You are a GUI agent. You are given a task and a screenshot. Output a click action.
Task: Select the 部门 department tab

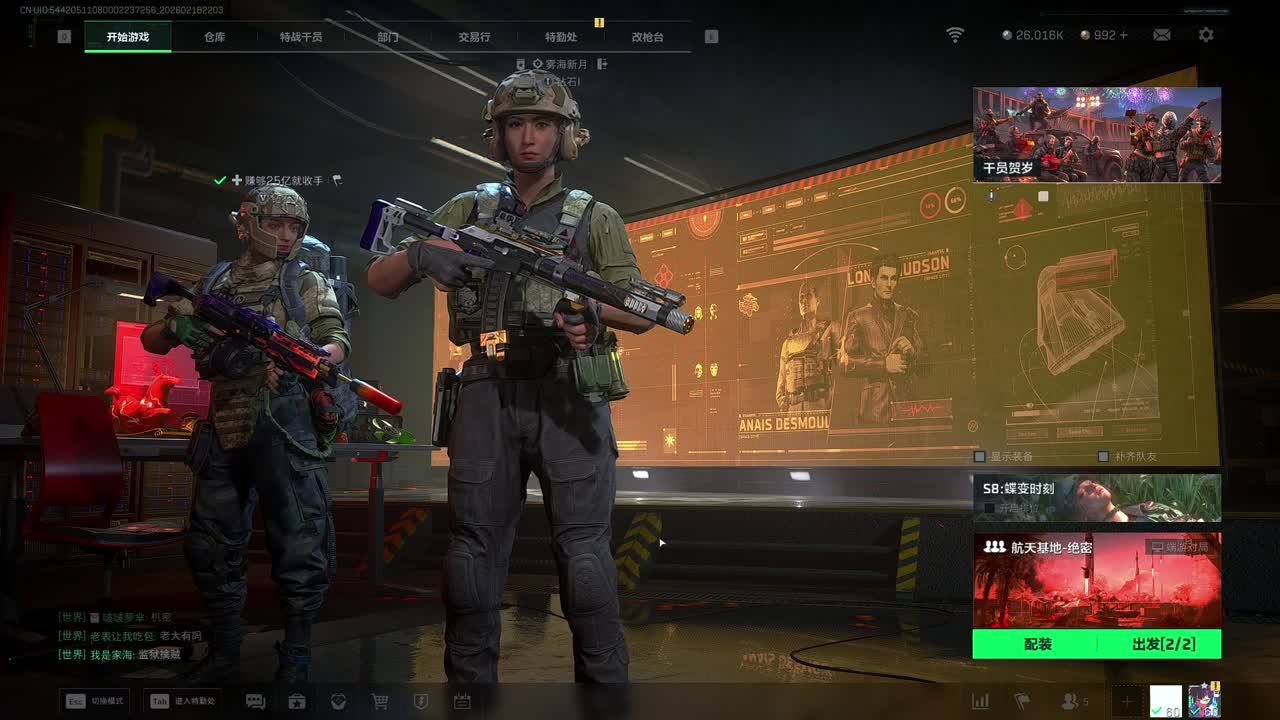point(388,37)
